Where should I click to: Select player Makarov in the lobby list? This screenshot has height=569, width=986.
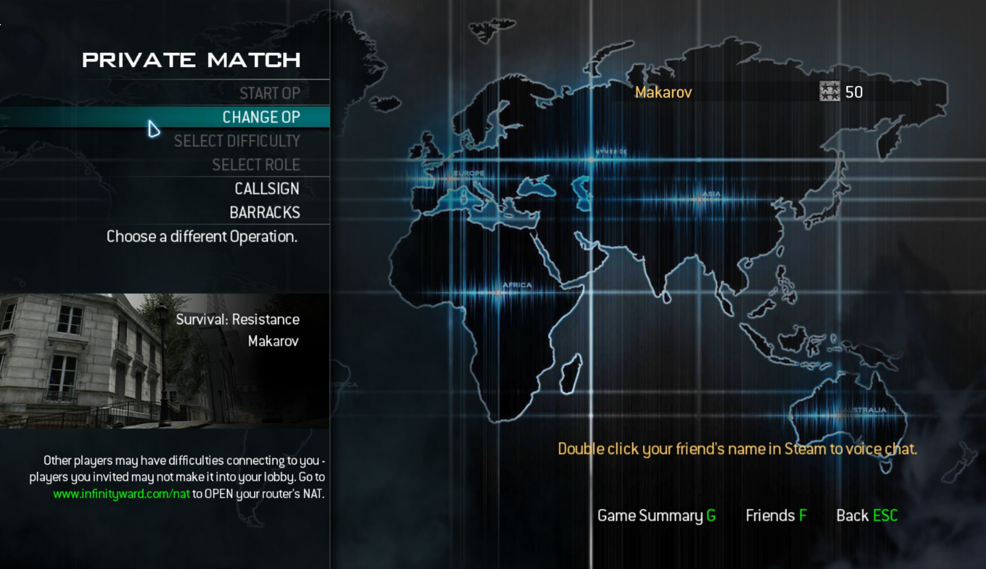pos(664,92)
